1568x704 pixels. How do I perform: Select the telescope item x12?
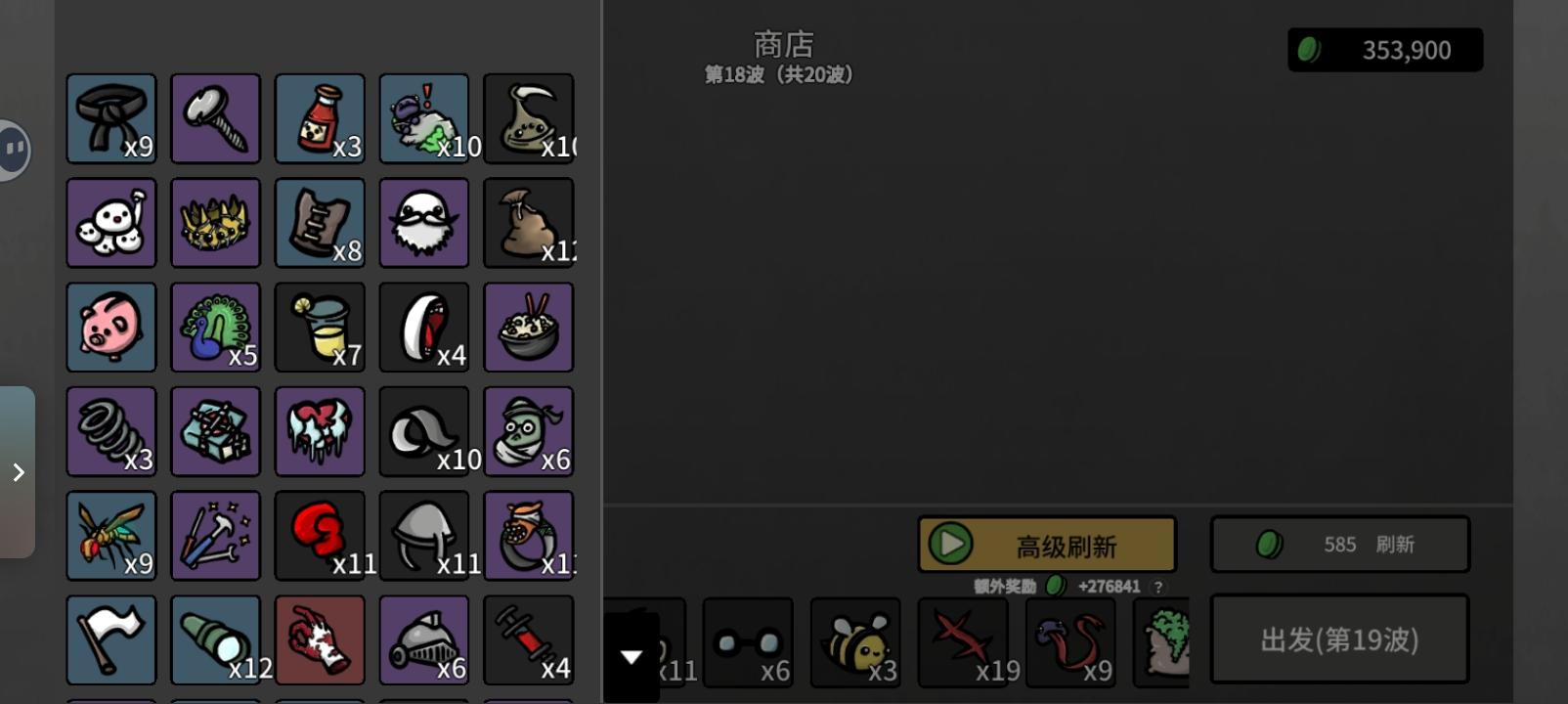[215, 639]
